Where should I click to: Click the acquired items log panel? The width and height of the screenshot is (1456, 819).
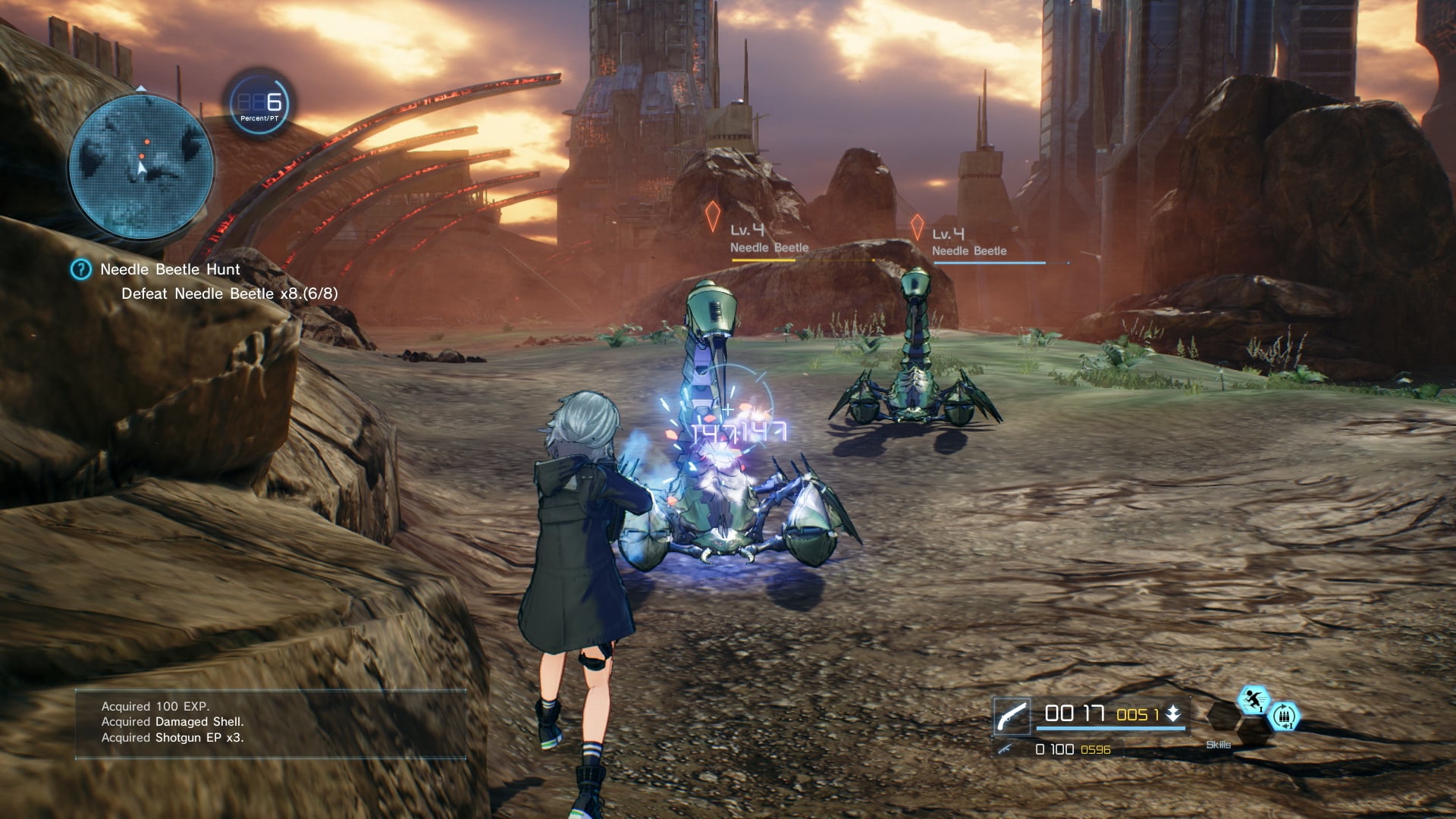(270, 723)
